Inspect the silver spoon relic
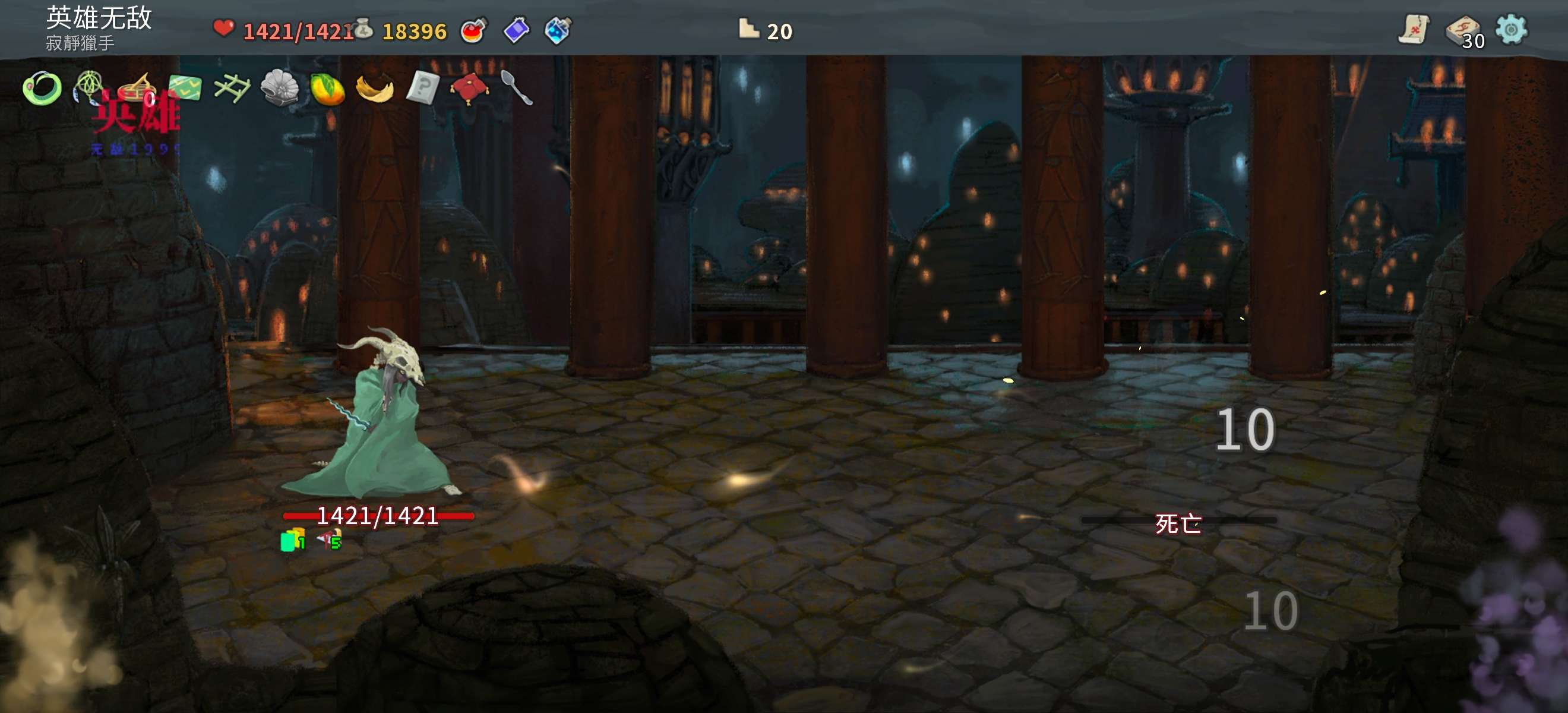 pos(516,88)
